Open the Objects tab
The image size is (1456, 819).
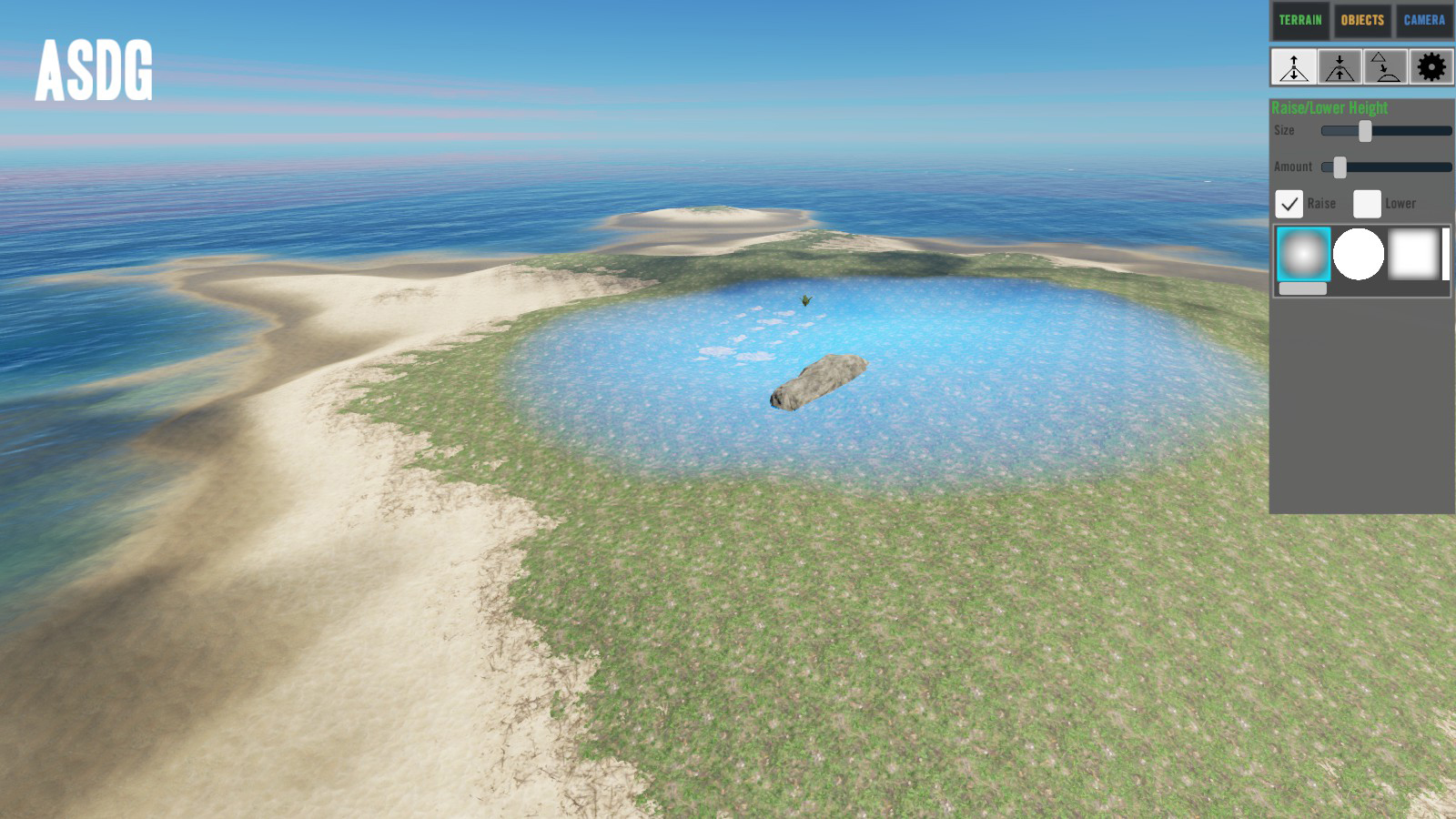coord(1362,20)
